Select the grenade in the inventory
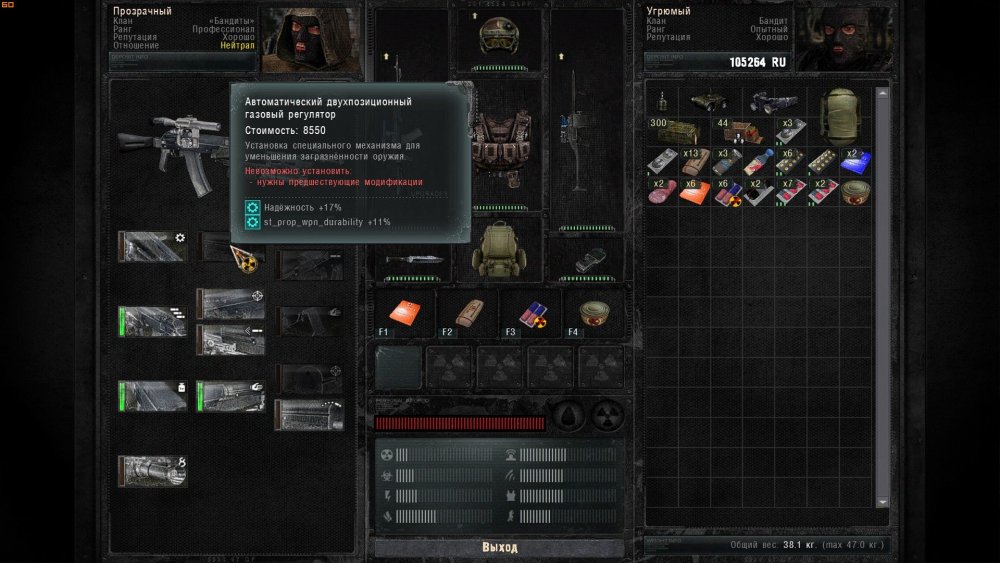This screenshot has height=563, width=1000. pyautogui.click(x=663, y=102)
